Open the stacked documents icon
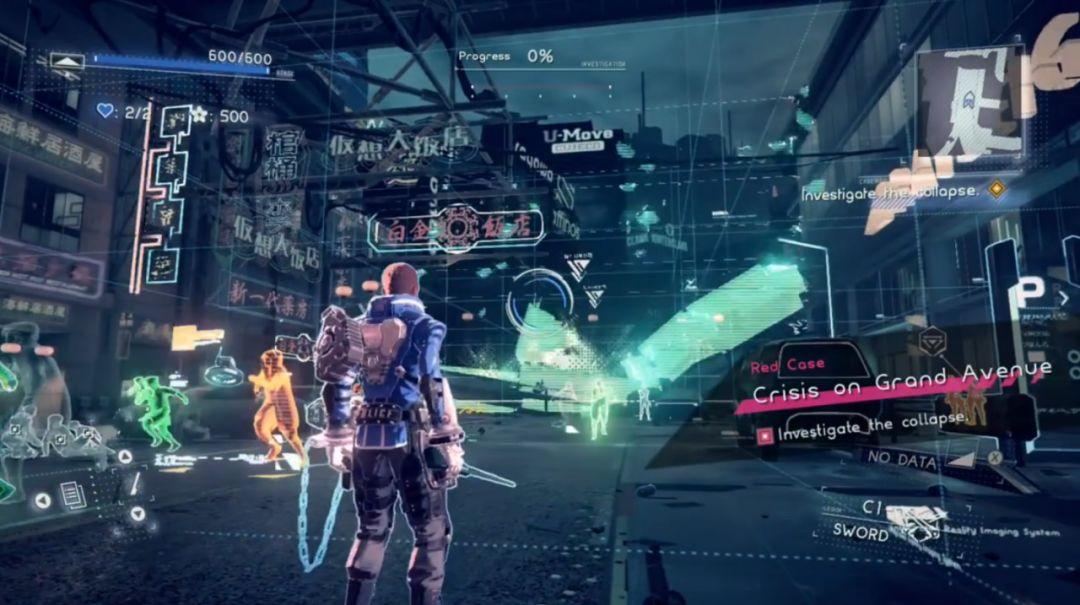Viewport: 1080px width, 605px height. click(x=73, y=492)
